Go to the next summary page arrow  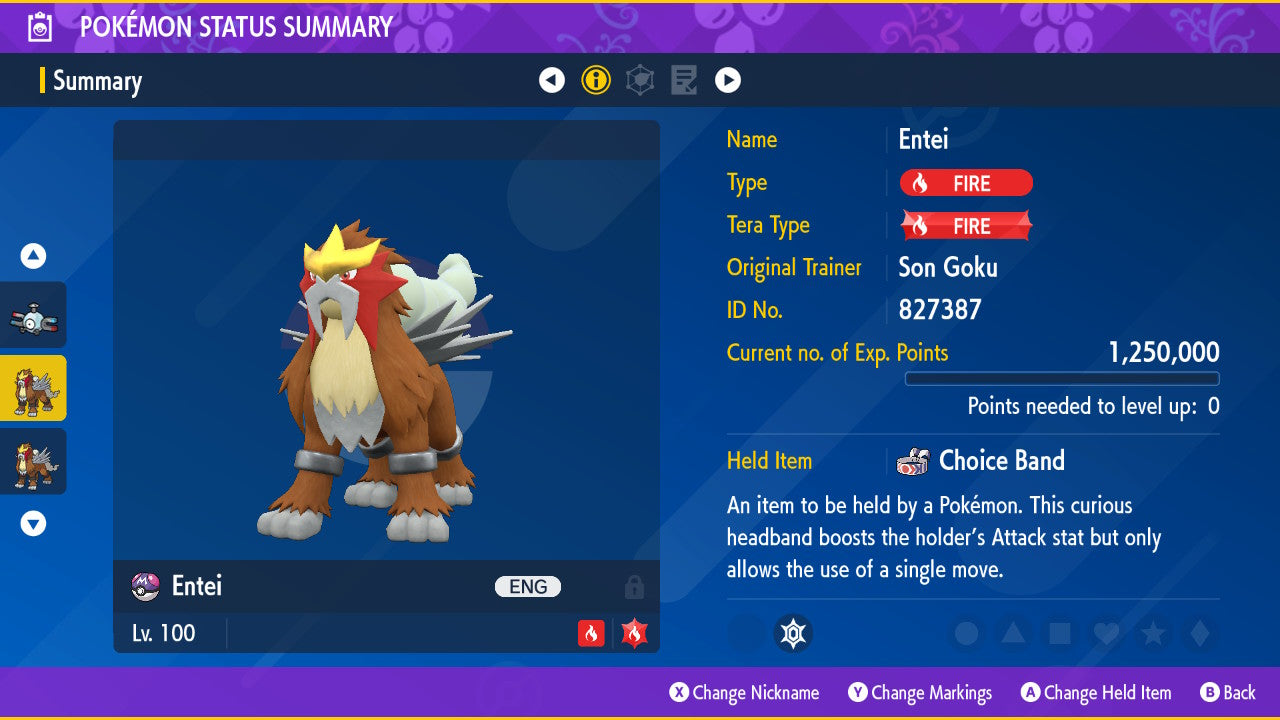(x=728, y=80)
